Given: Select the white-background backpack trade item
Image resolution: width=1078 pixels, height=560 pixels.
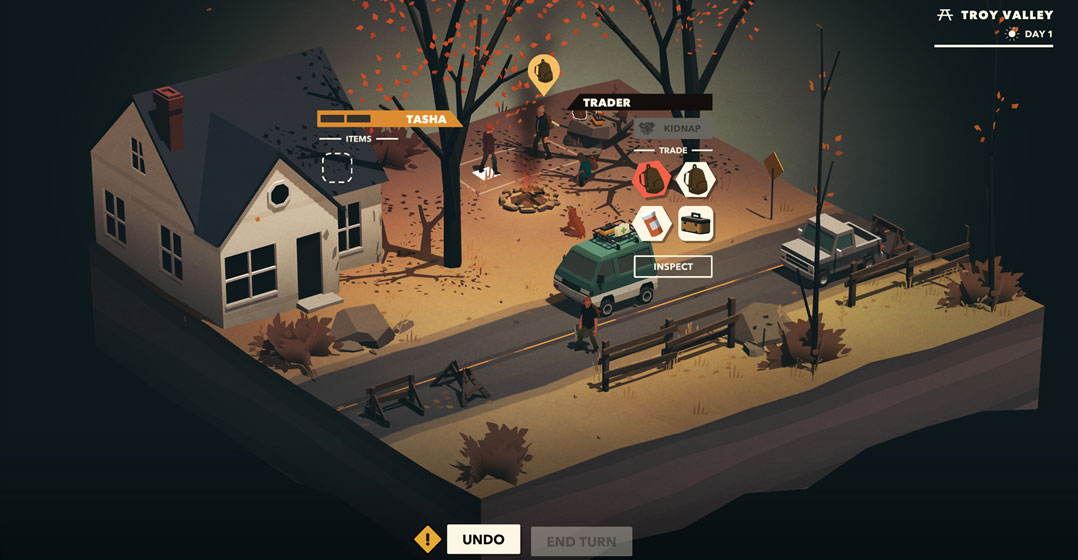Looking at the screenshot, I should [696, 180].
